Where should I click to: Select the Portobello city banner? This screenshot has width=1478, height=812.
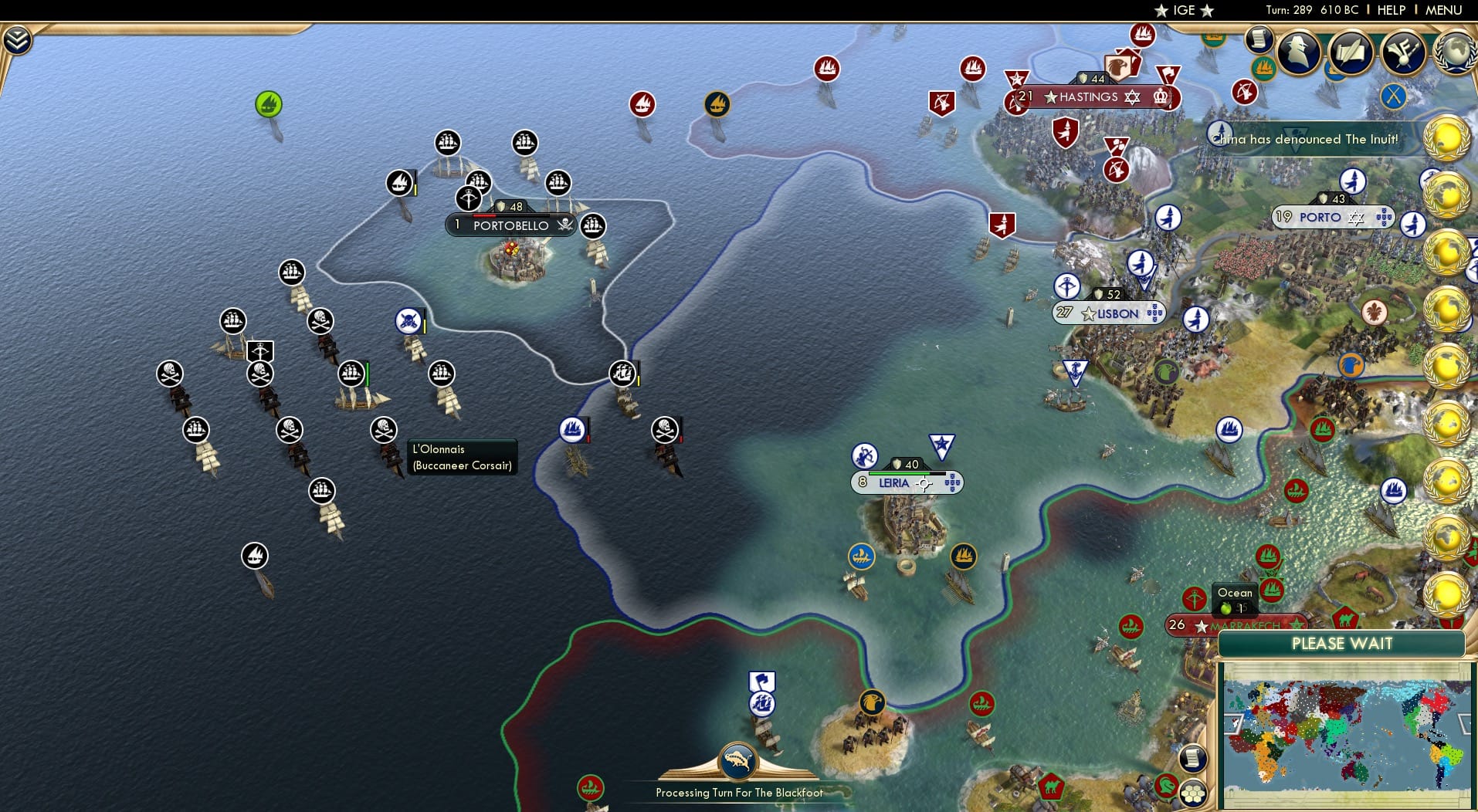pos(510,226)
